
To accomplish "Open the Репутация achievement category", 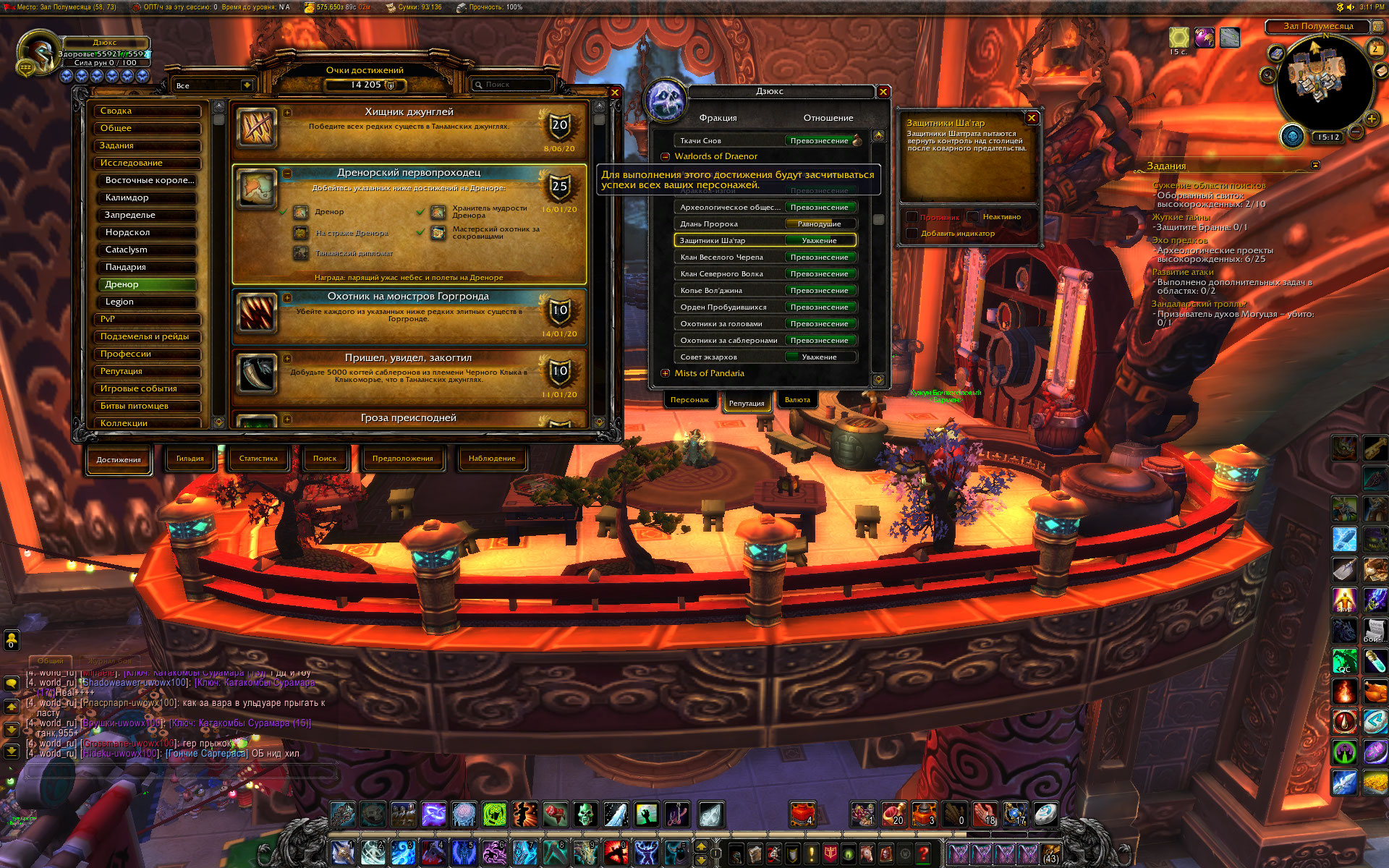I will [x=148, y=371].
